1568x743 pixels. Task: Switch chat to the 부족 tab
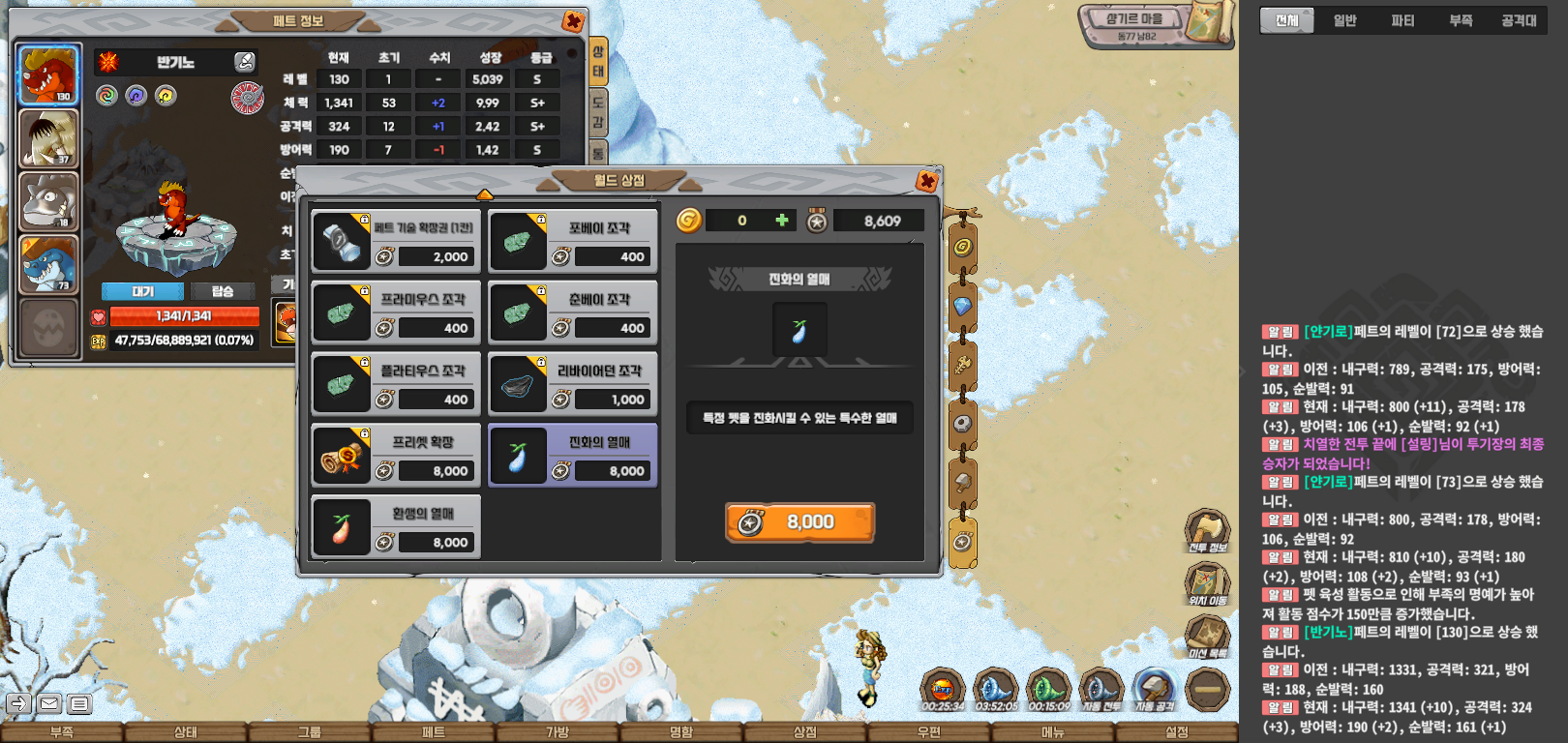[1461, 20]
